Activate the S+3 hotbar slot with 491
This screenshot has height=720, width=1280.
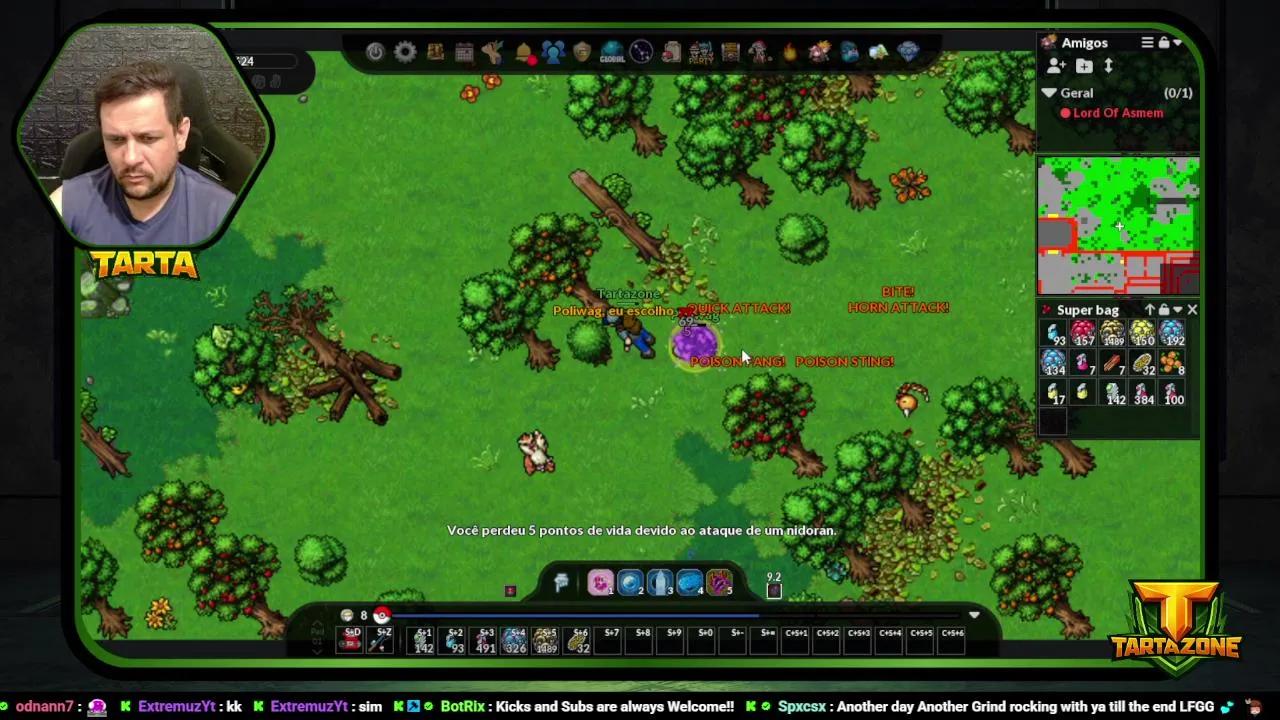tap(486, 640)
